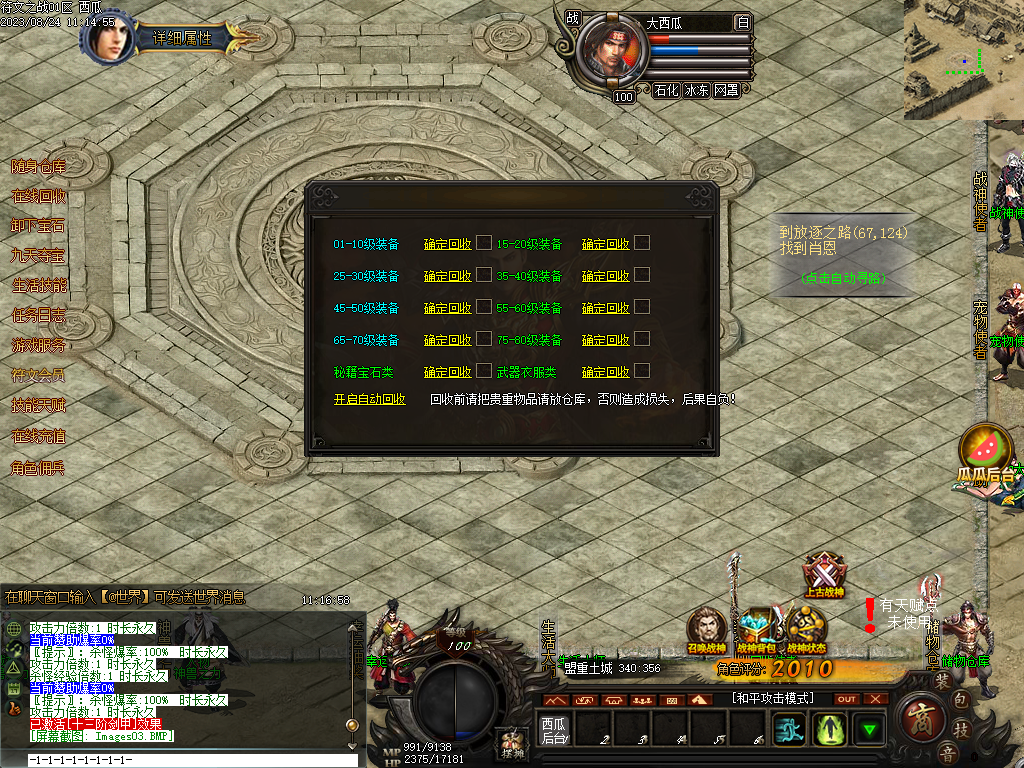Confirm recycling of 01-10级装备
Image resolution: width=1024 pixels, height=768 pixels.
click(x=447, y=244)
